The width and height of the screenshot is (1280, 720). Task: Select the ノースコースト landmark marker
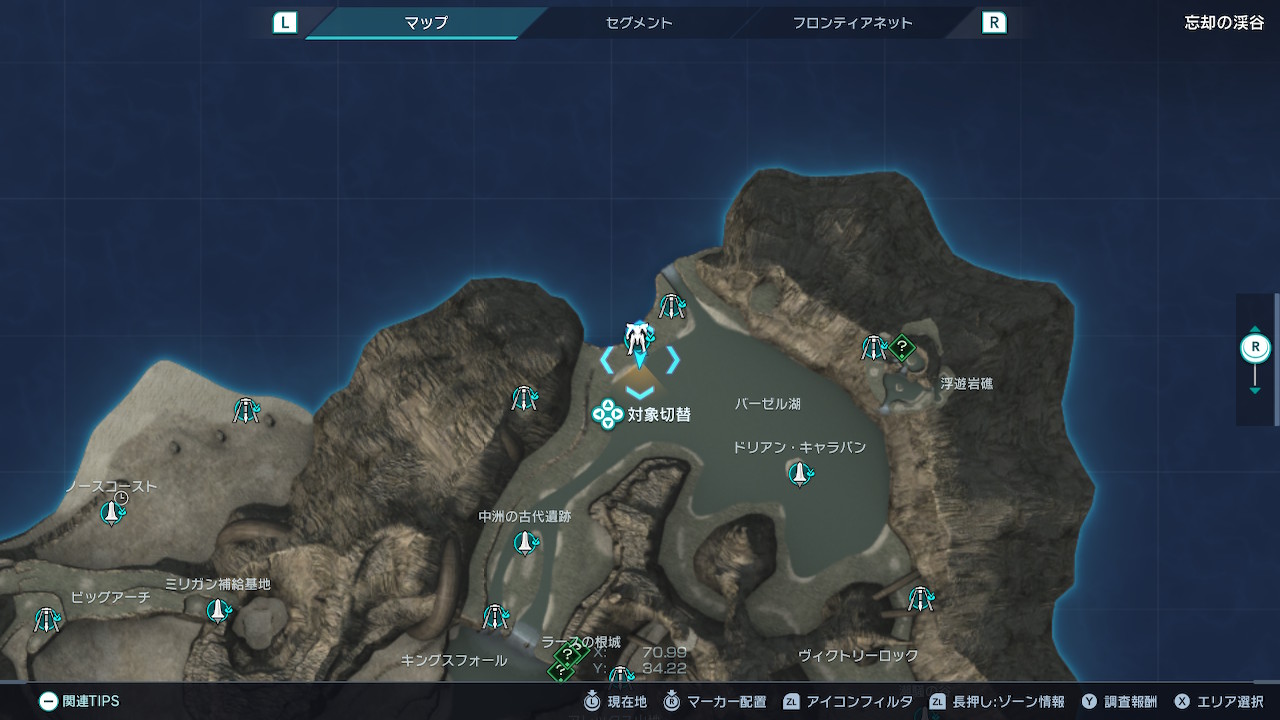(112, 513)
